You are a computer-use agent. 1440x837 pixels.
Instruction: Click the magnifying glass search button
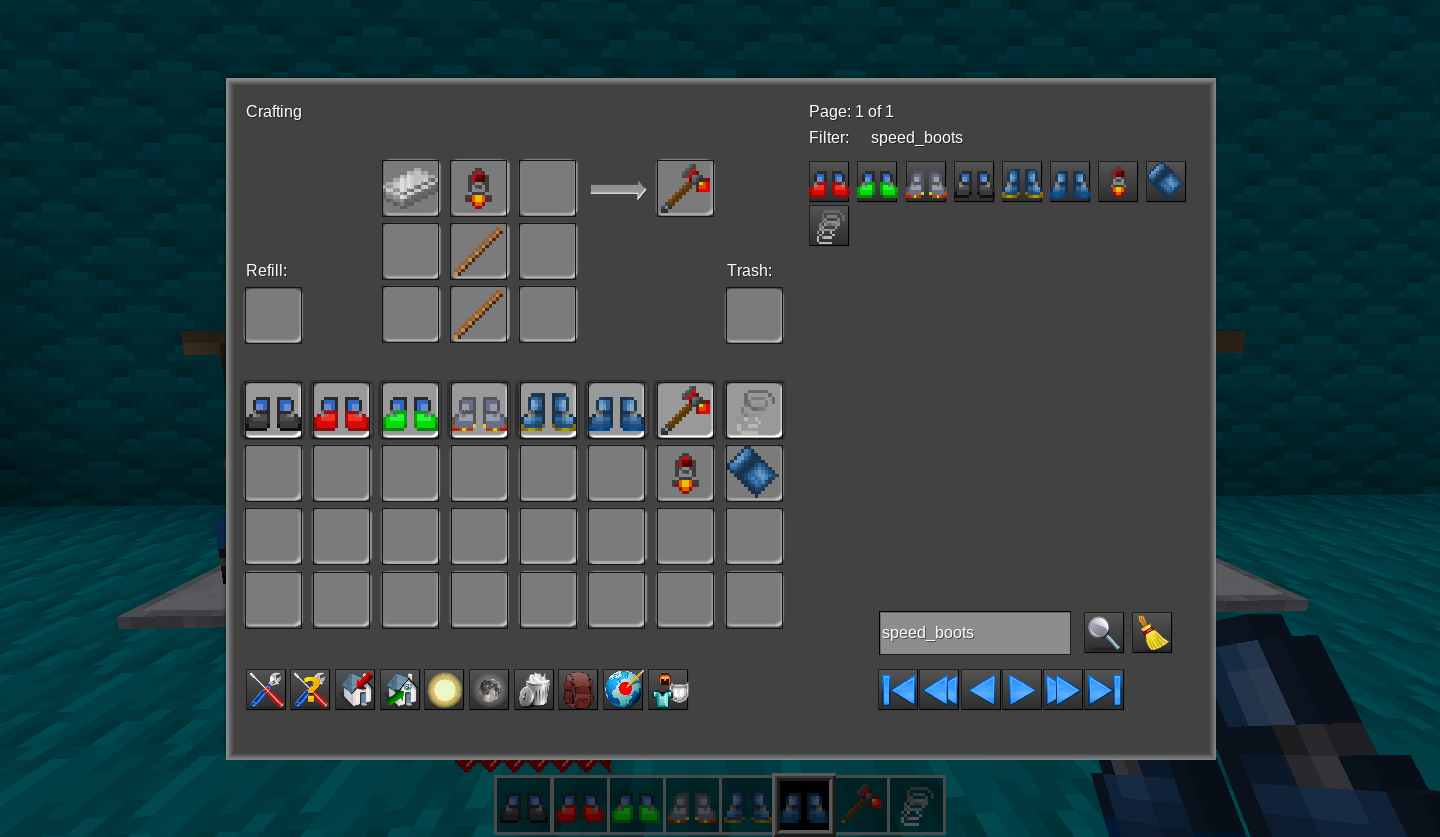coord(1103,633)
